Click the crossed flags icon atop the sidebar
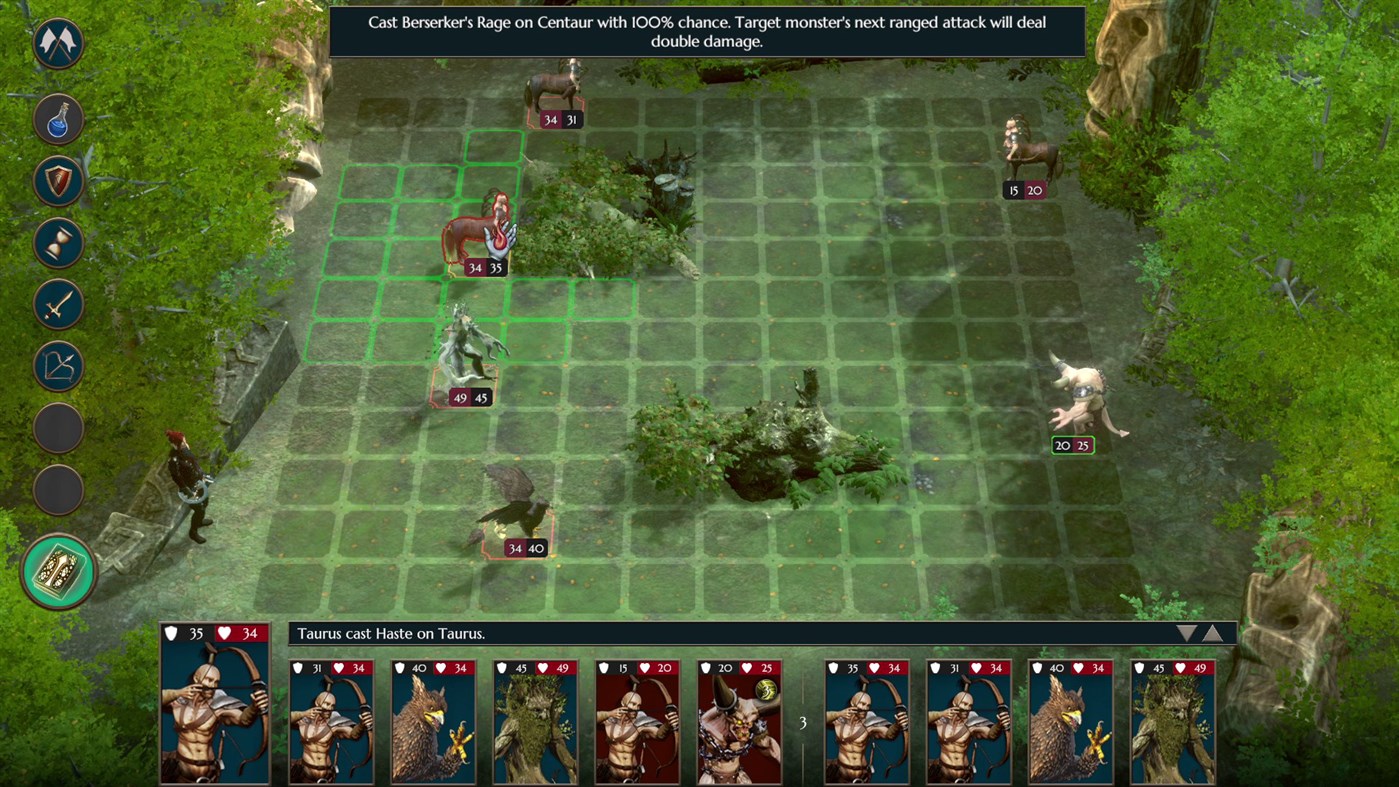 [57, 45]
